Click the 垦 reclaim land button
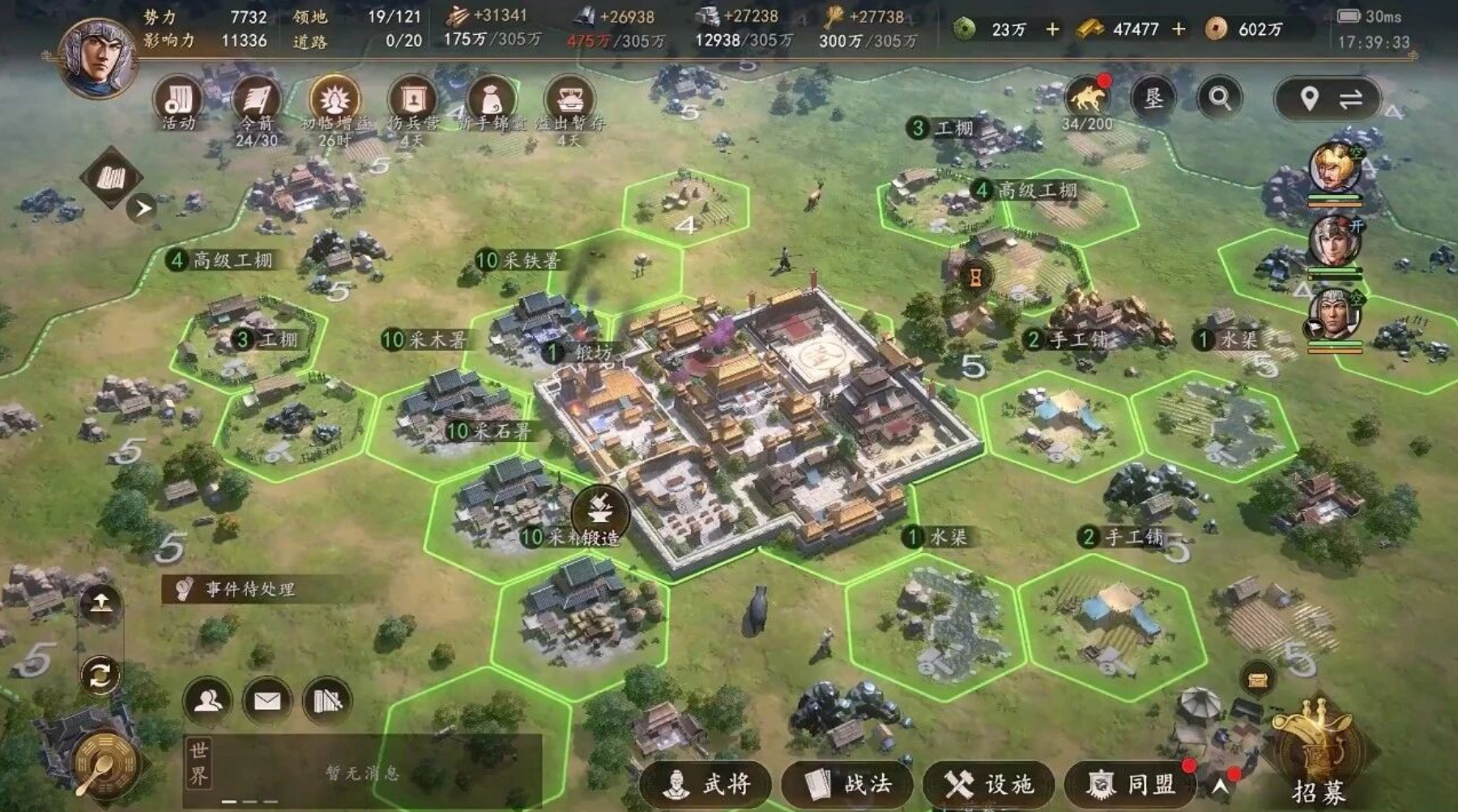Screen dimensions: 1458x812 (1153, 99)
